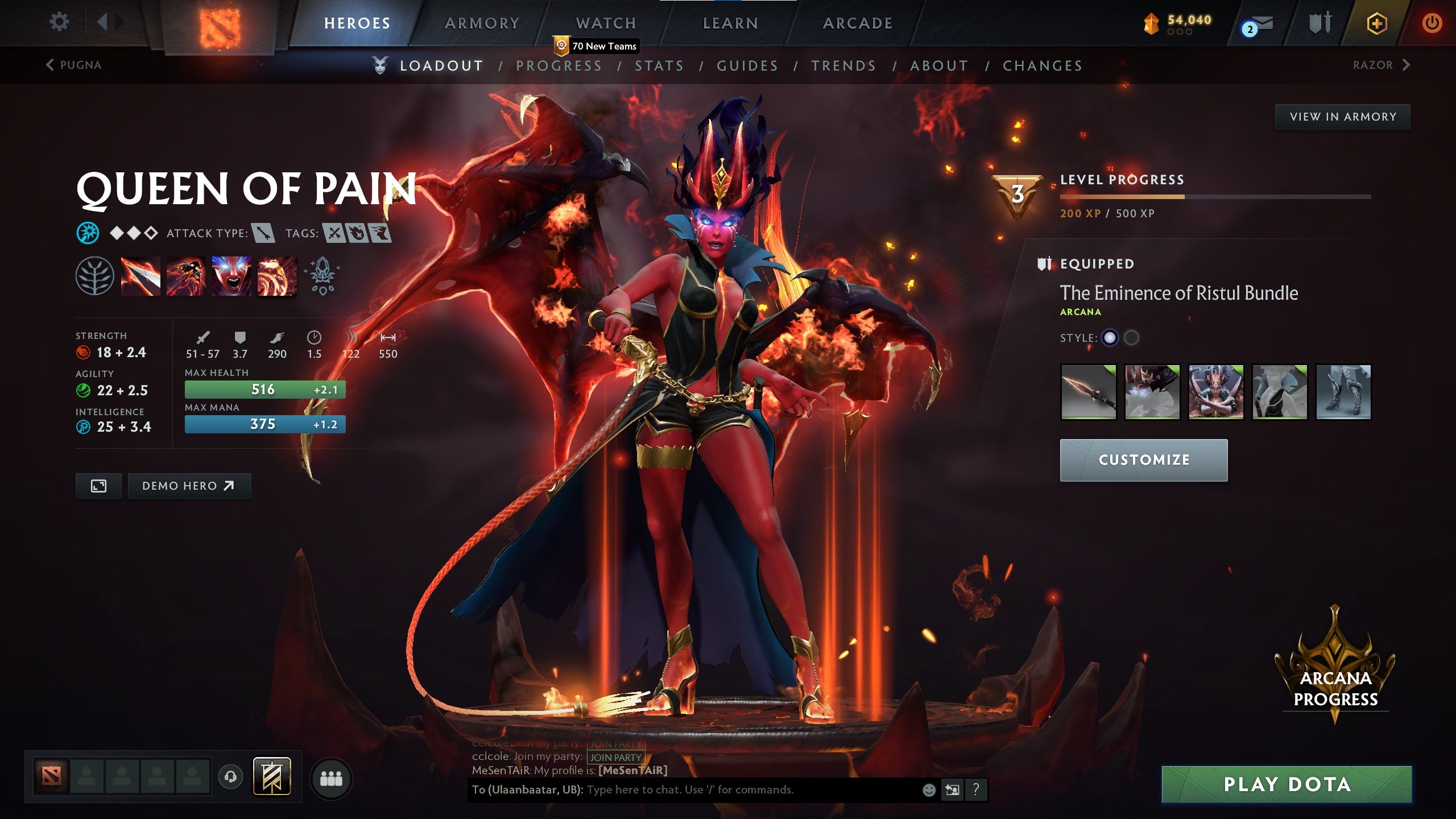1456x819 pixels.
Task: Open the Changes section
Action: (x=1043, y=66)
